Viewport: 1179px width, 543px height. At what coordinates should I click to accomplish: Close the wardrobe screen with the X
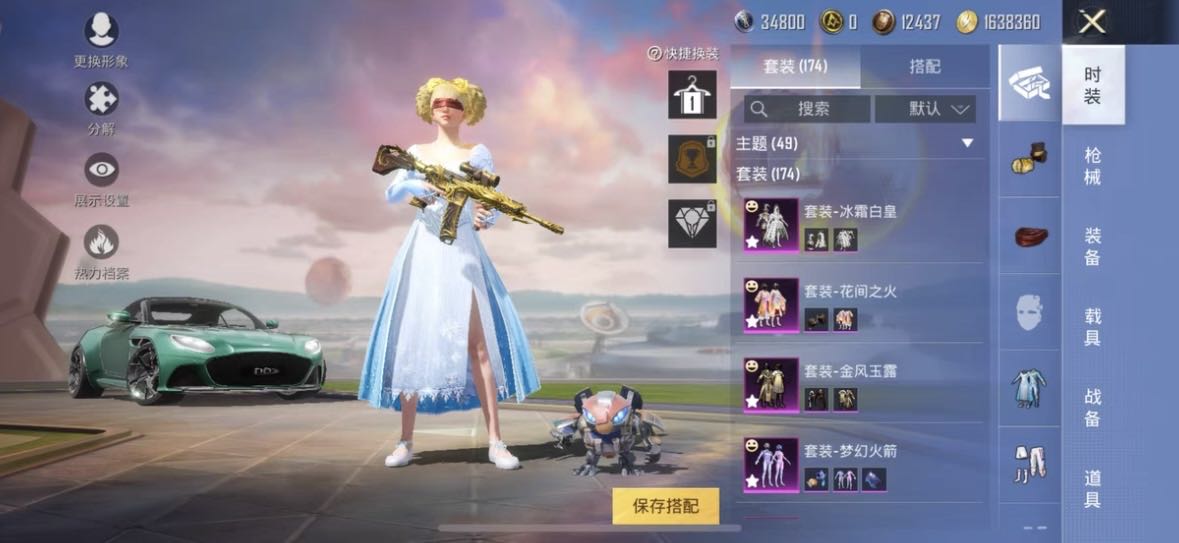1092,21
